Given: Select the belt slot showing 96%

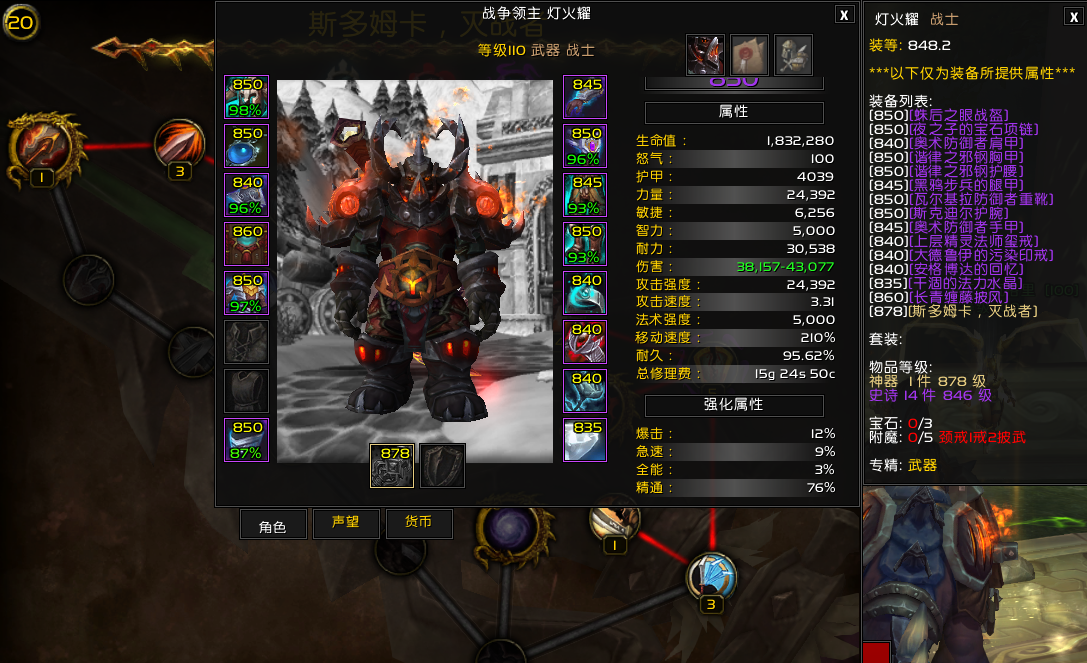Looking at the screenshot, I should [585, 146].
